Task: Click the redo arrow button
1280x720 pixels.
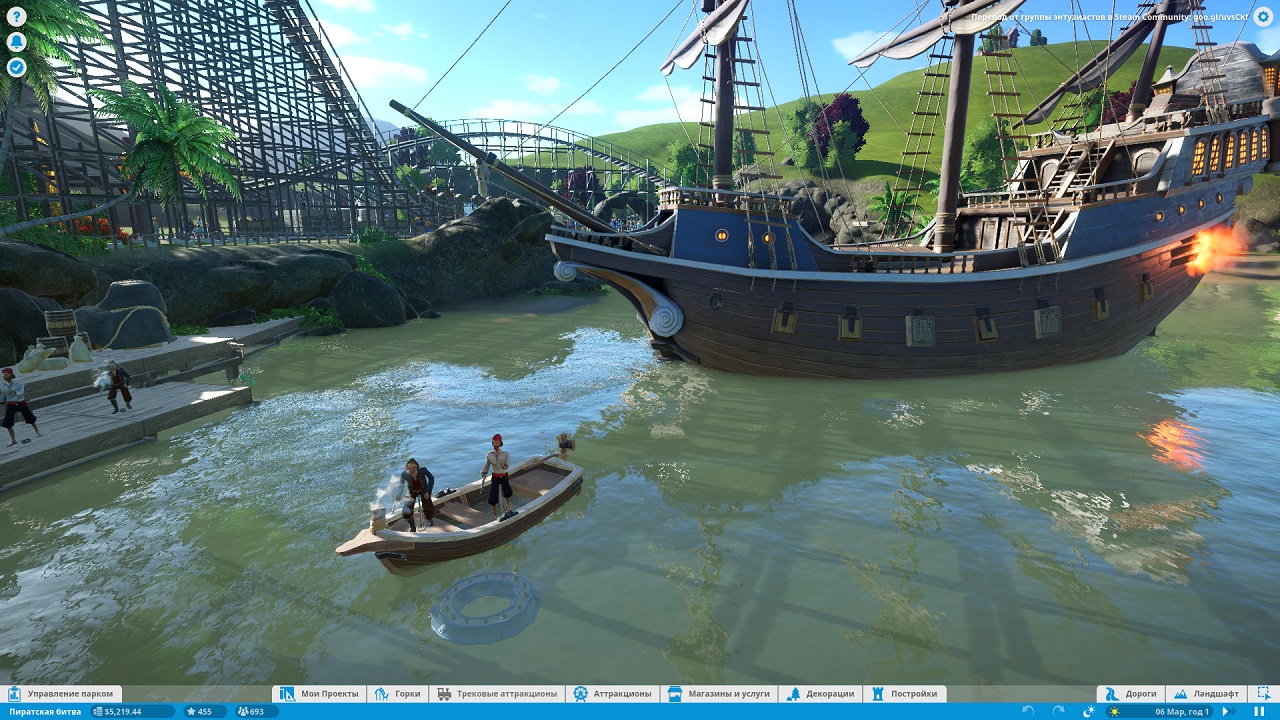Action: [x=1058, y=711]
